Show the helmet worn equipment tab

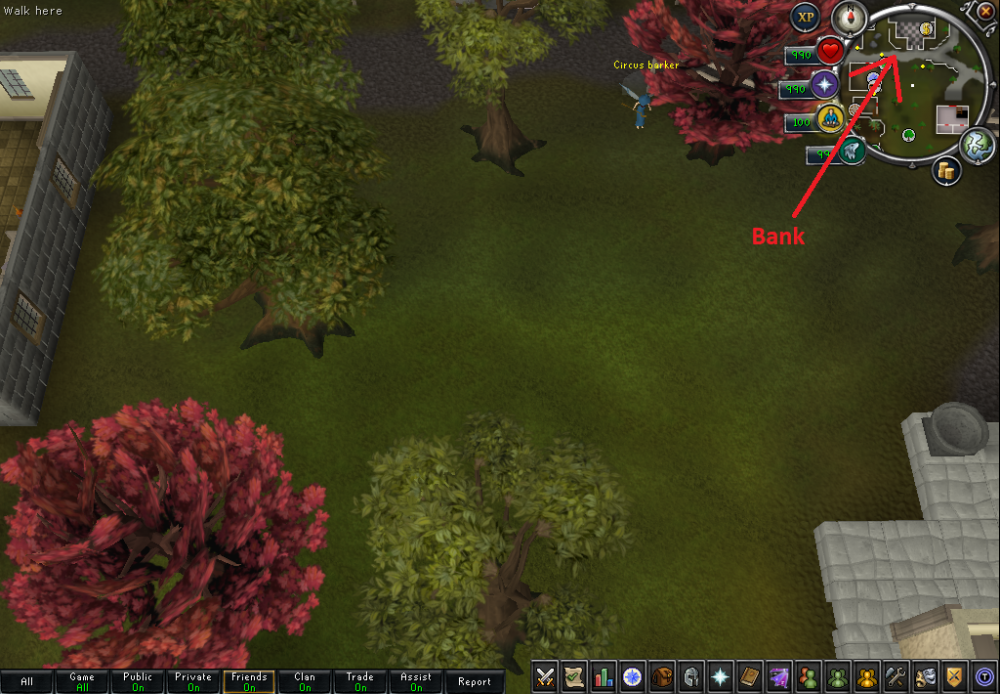(690, 676)
